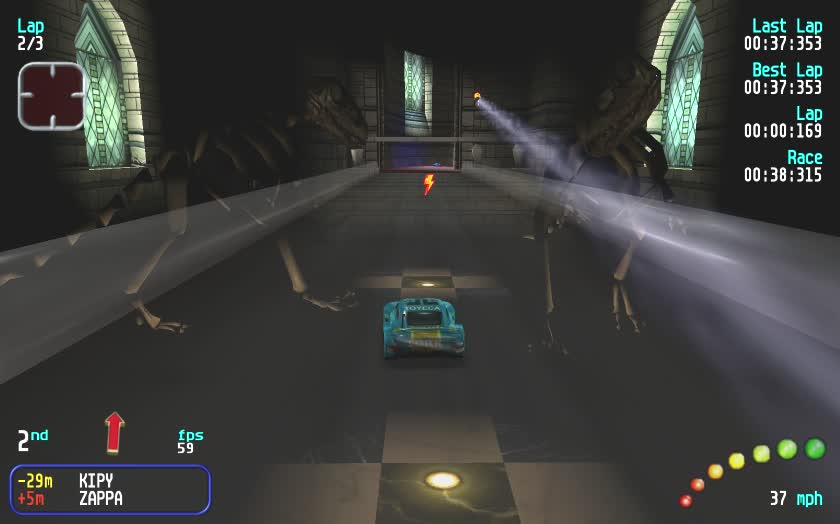Select ZAPPA in the racer gap list

pos(100,498)
